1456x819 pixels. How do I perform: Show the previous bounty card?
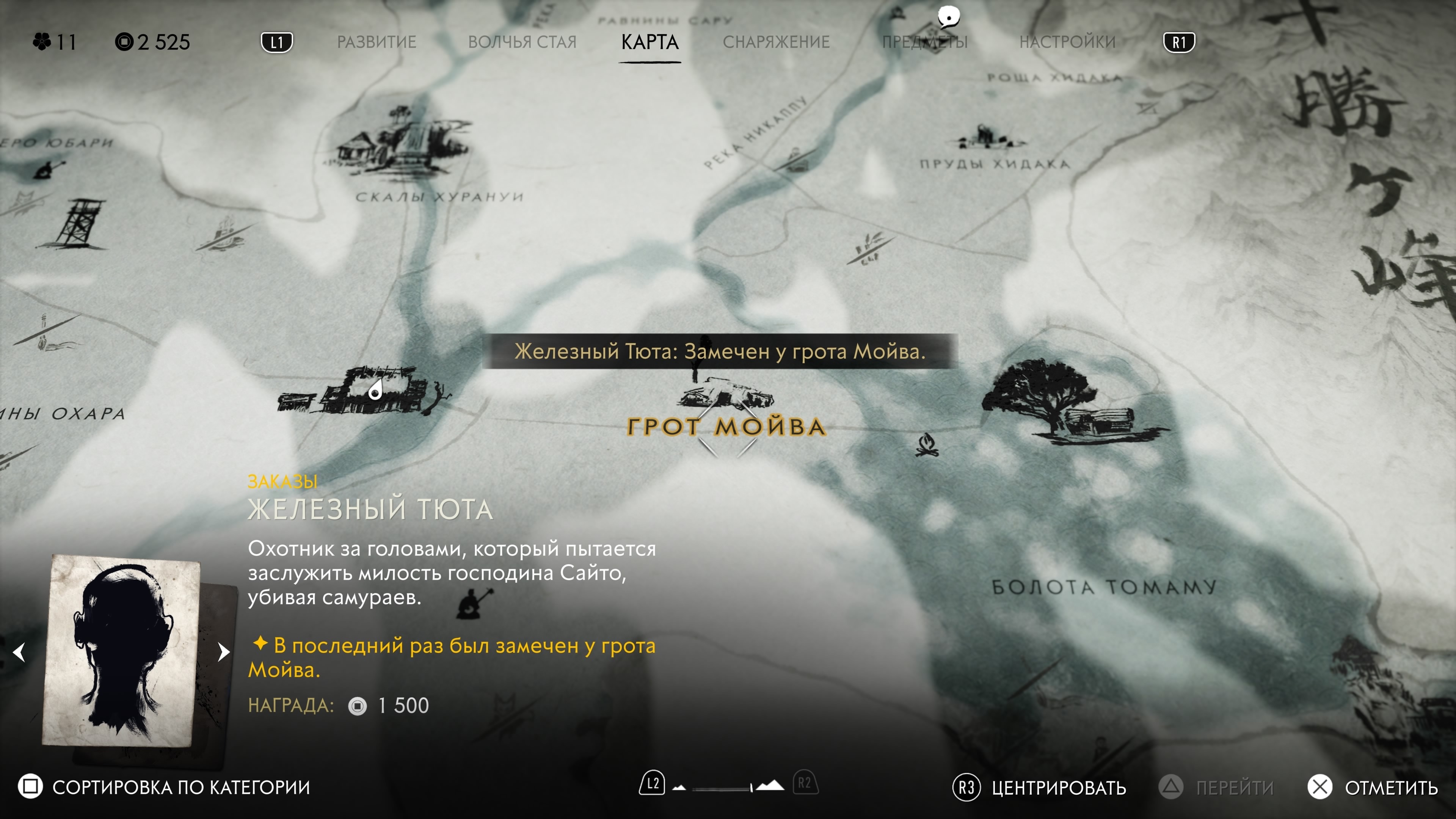[x=19, y=652]
